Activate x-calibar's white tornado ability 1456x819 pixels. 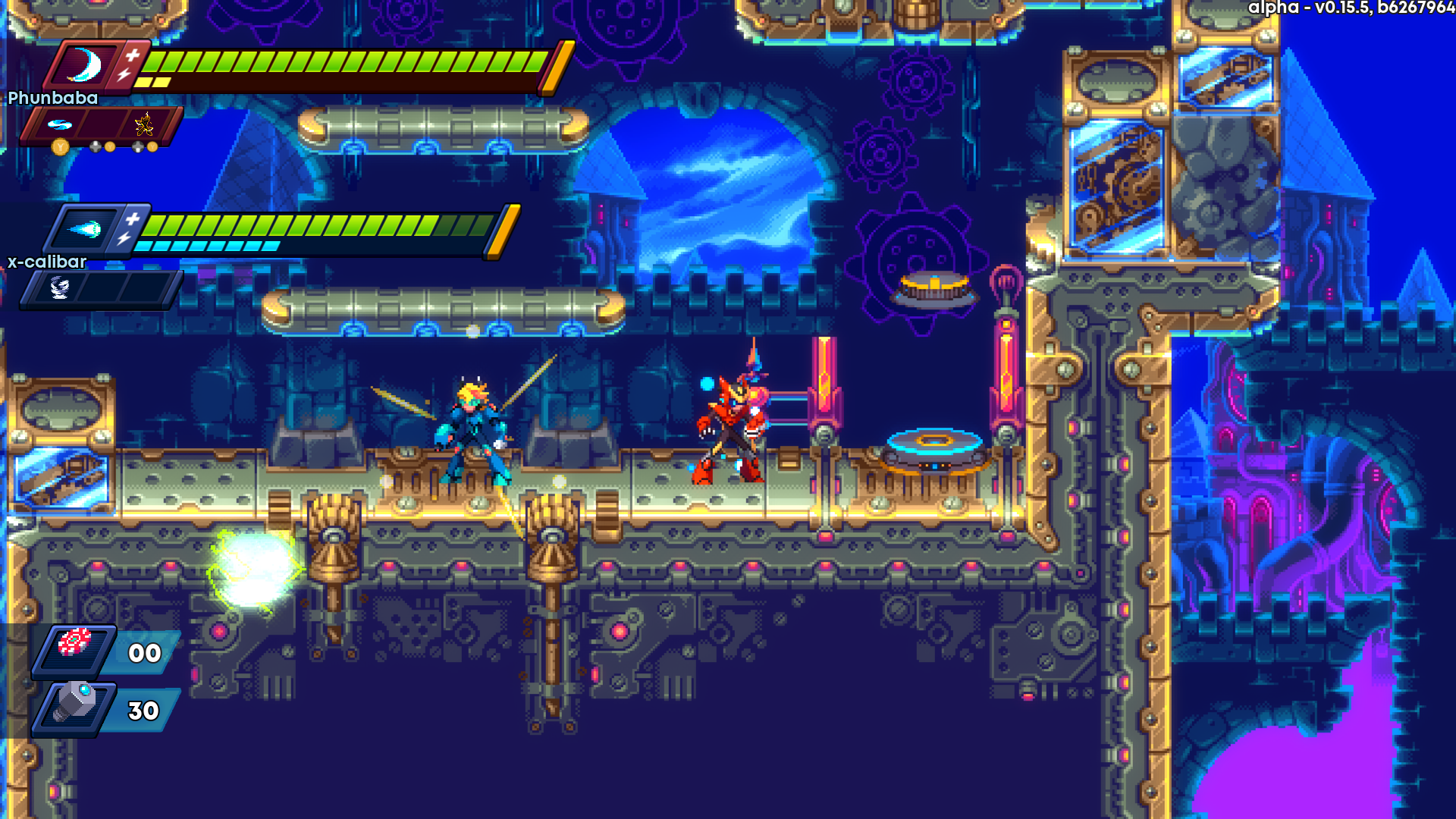coord(59,287)
